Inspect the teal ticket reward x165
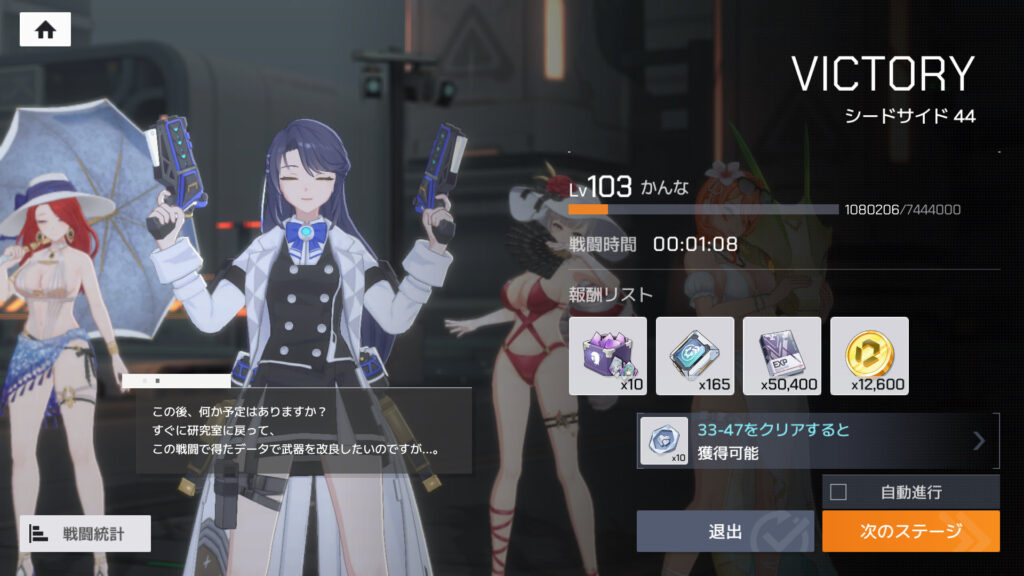This screenshot has width=1024, height=576. (695, 356)
